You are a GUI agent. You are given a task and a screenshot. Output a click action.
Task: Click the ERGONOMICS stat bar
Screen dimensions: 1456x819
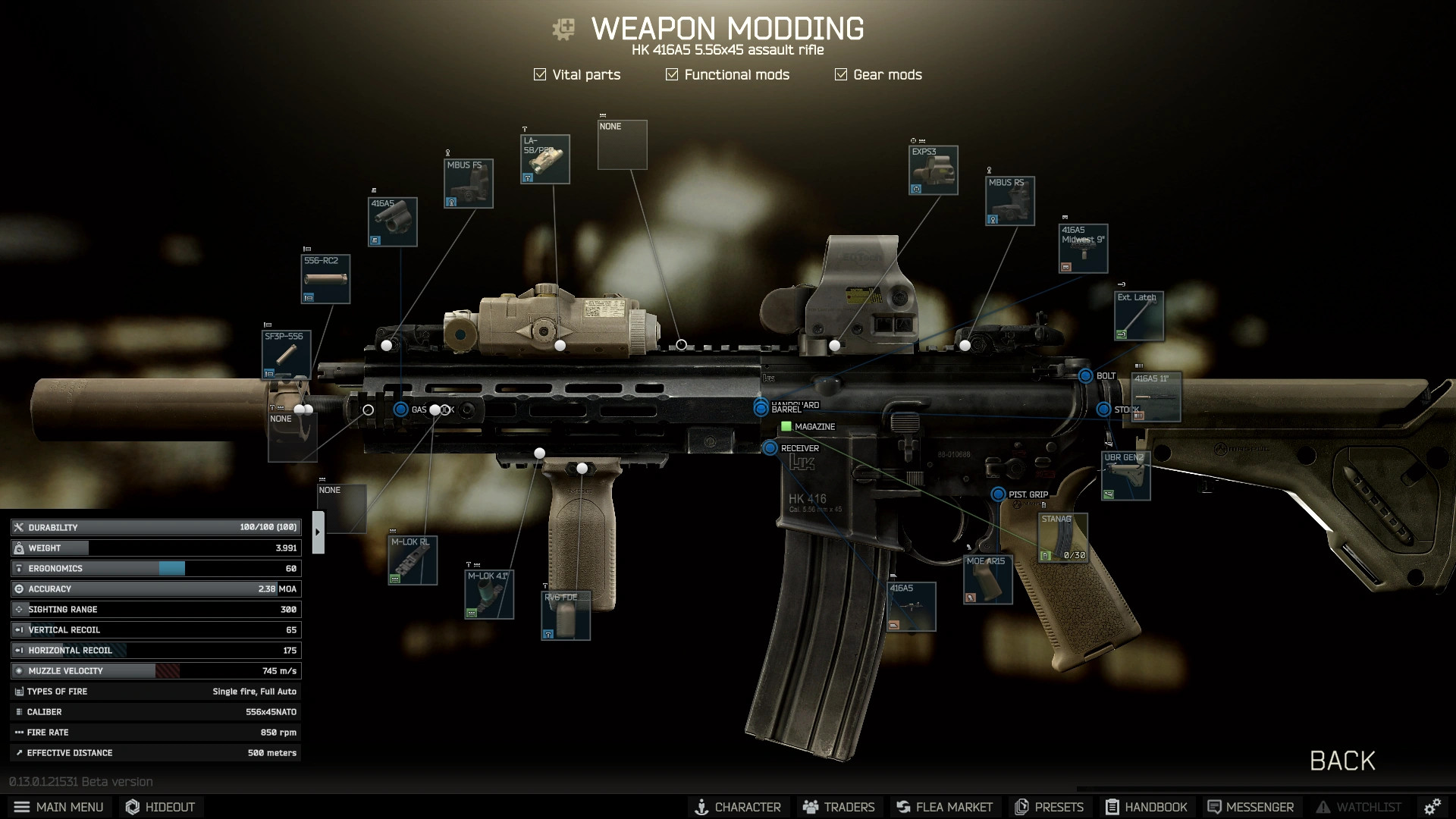pyautogui.click(x=155, y=568)
